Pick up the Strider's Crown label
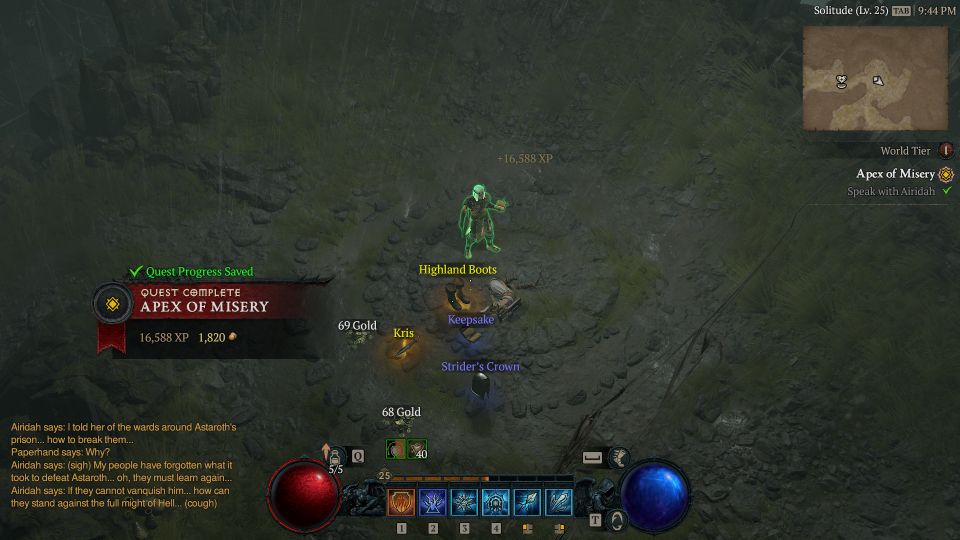Screen dimensions: 960x540 480,367
